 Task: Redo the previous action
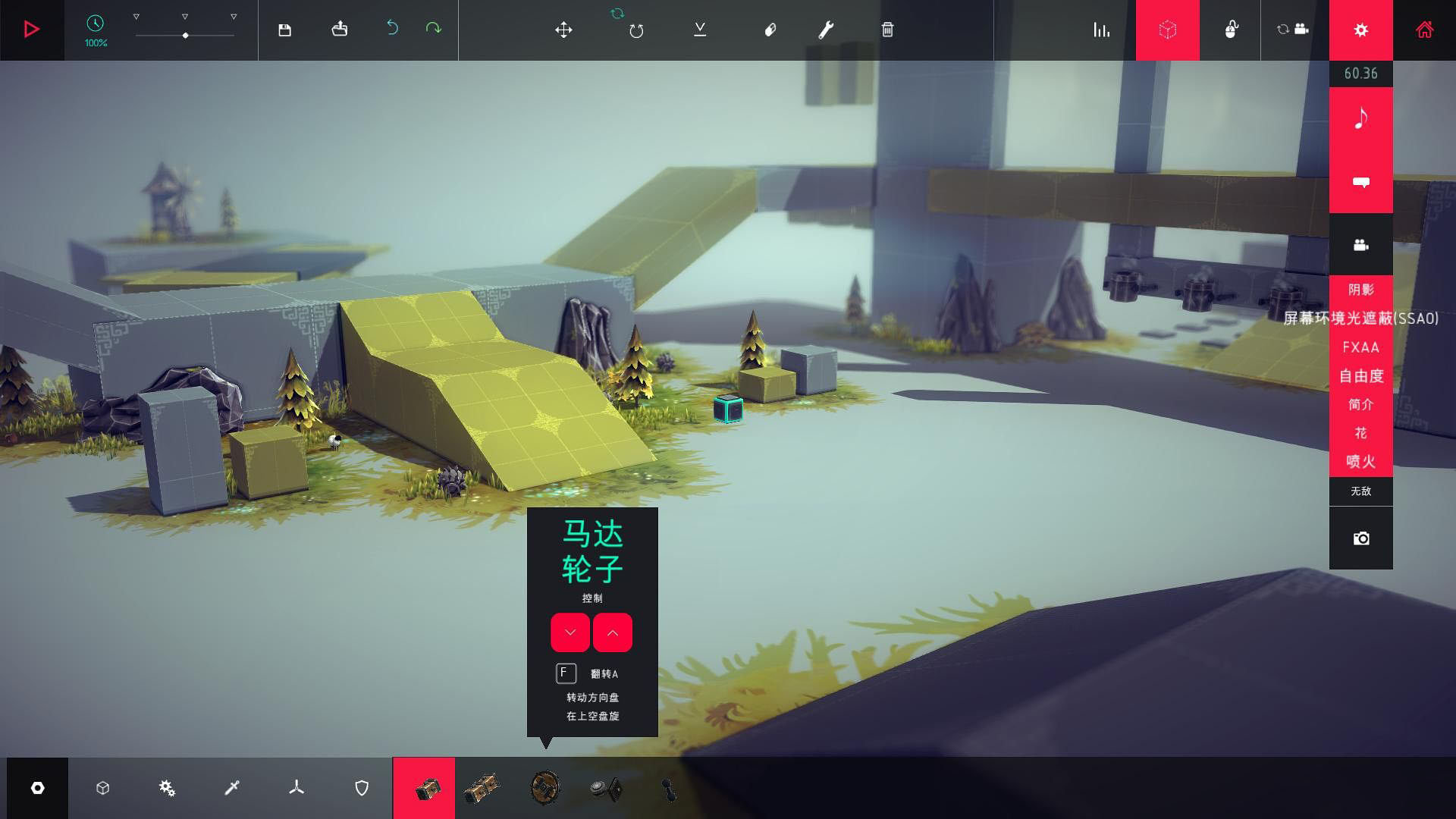click(433, 28)
